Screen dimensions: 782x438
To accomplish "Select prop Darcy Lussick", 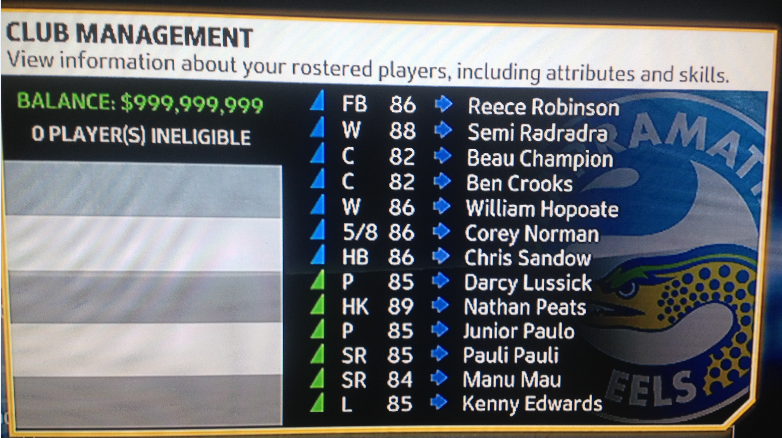I will 527,283.
